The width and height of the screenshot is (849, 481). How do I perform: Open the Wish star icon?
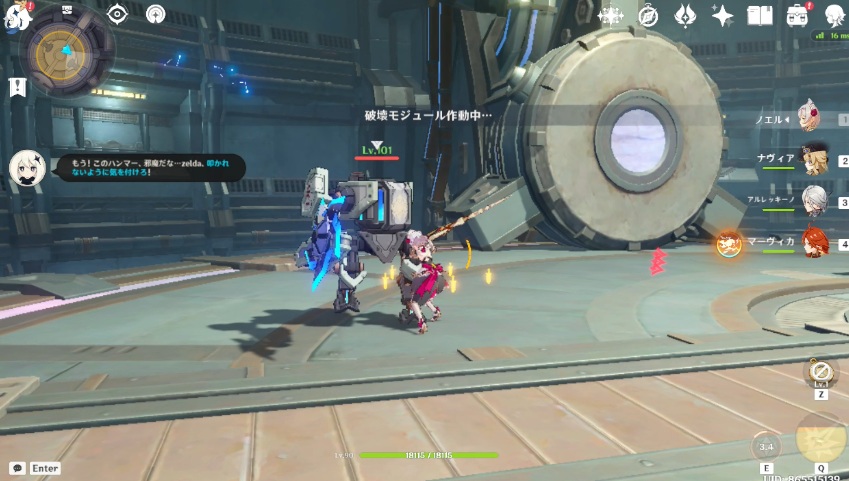tap(610, 15)
